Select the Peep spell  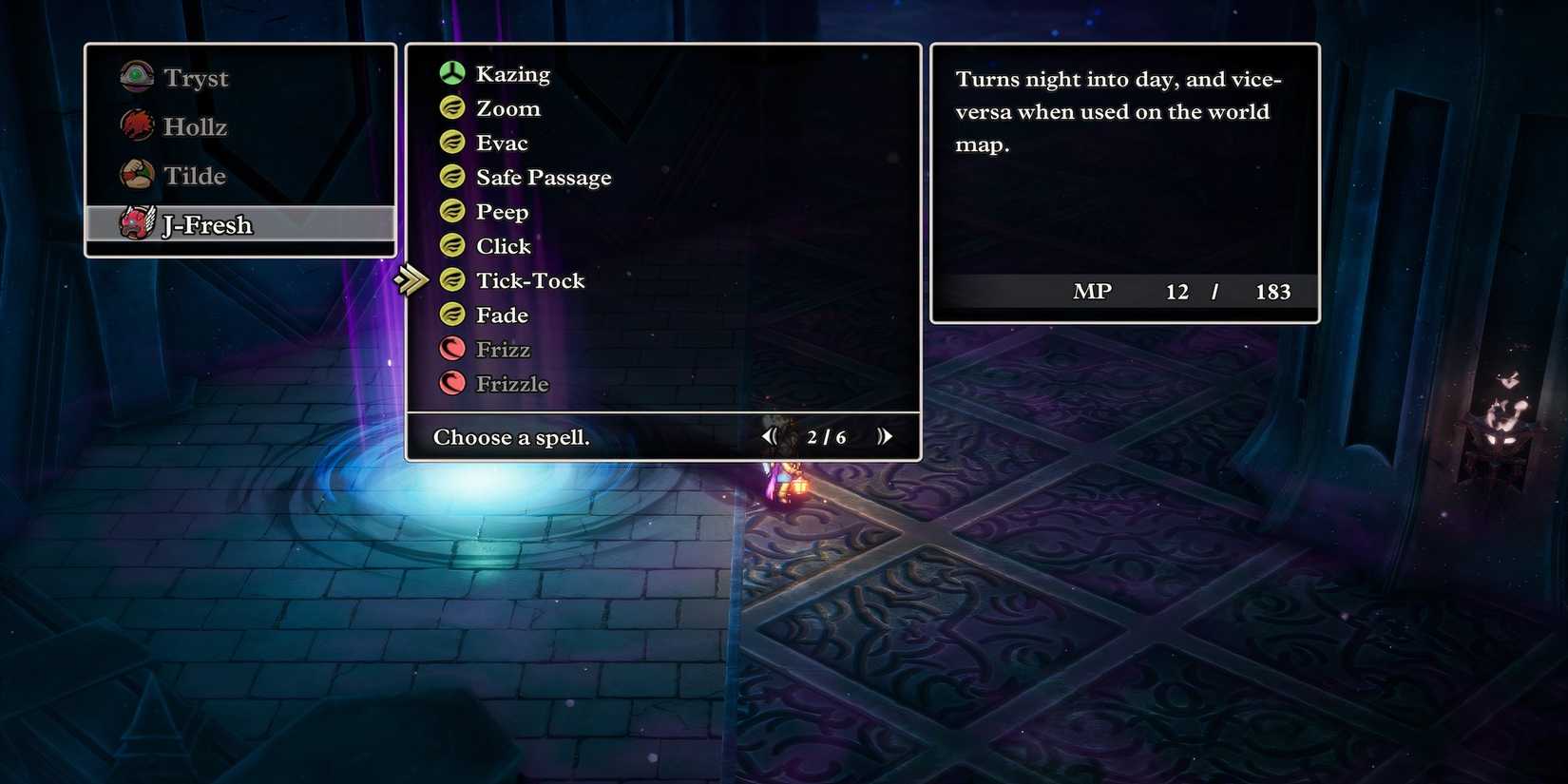(502, 211)
